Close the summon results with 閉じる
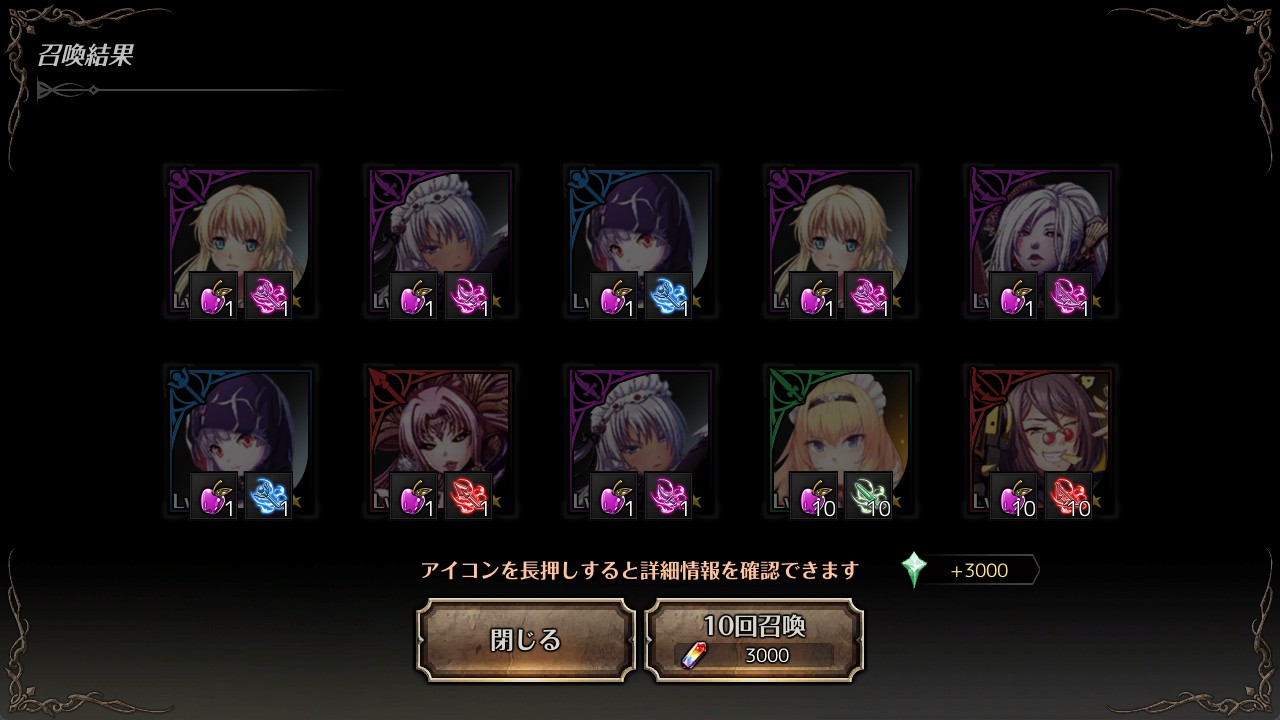1280x720 pixels. [526, 640]
